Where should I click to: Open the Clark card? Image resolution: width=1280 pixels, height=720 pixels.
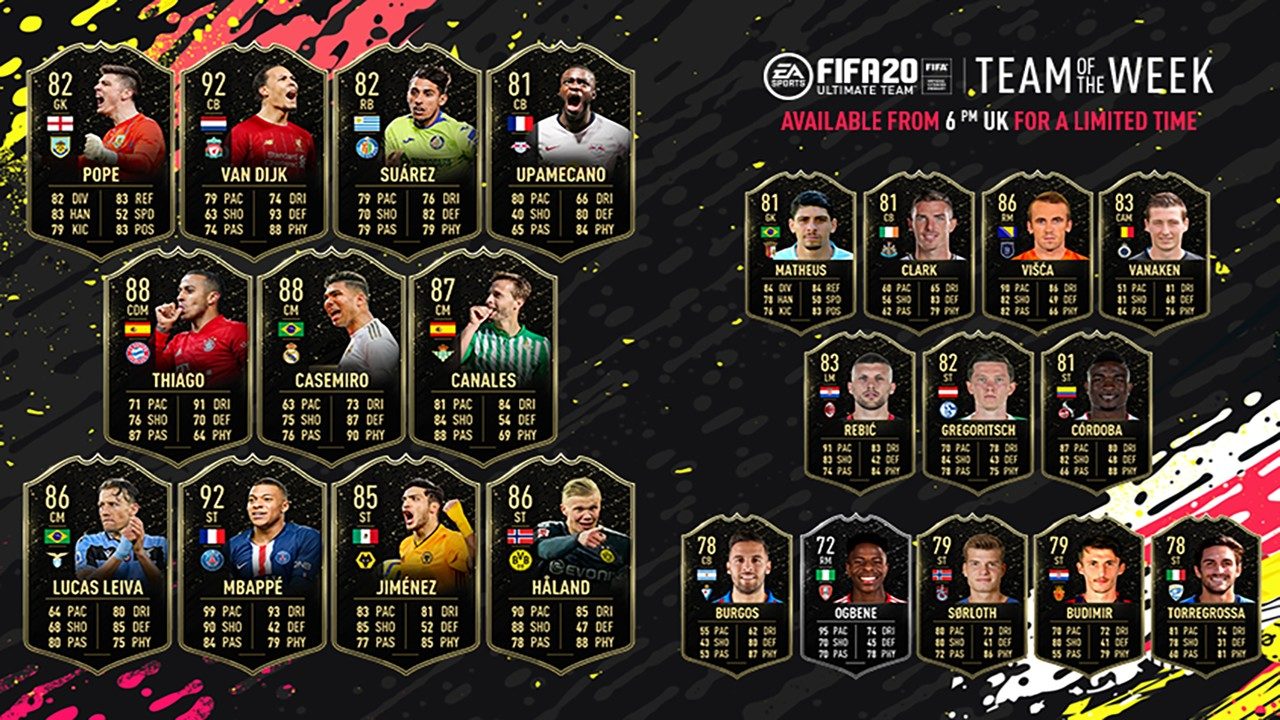pos(918,250)
